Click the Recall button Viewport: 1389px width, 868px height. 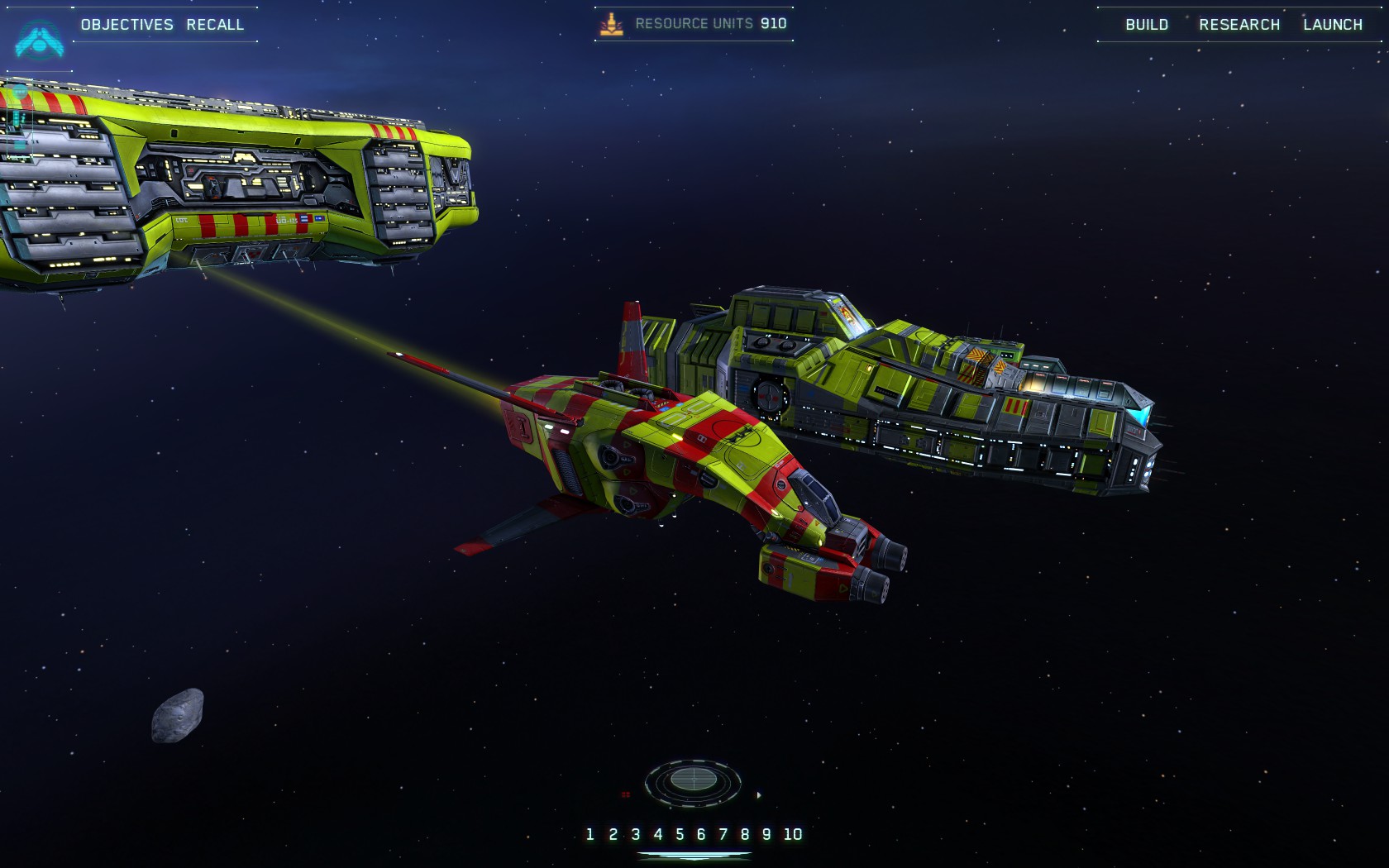[215, 25]
